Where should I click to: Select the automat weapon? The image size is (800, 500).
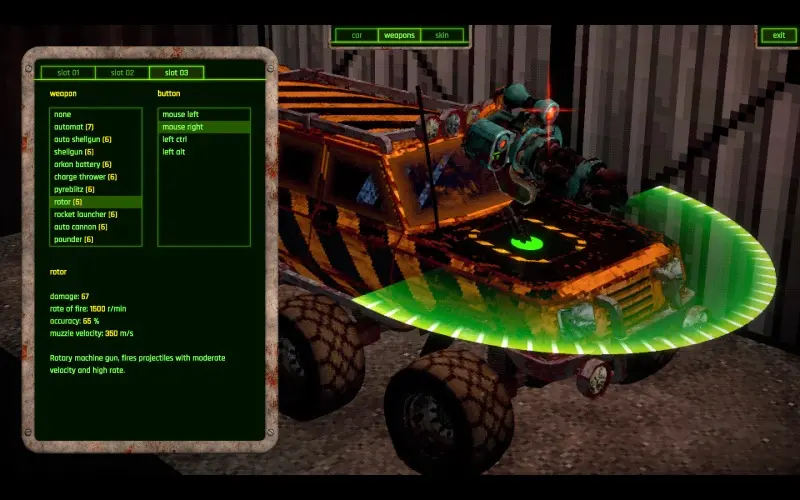[74, 127]
